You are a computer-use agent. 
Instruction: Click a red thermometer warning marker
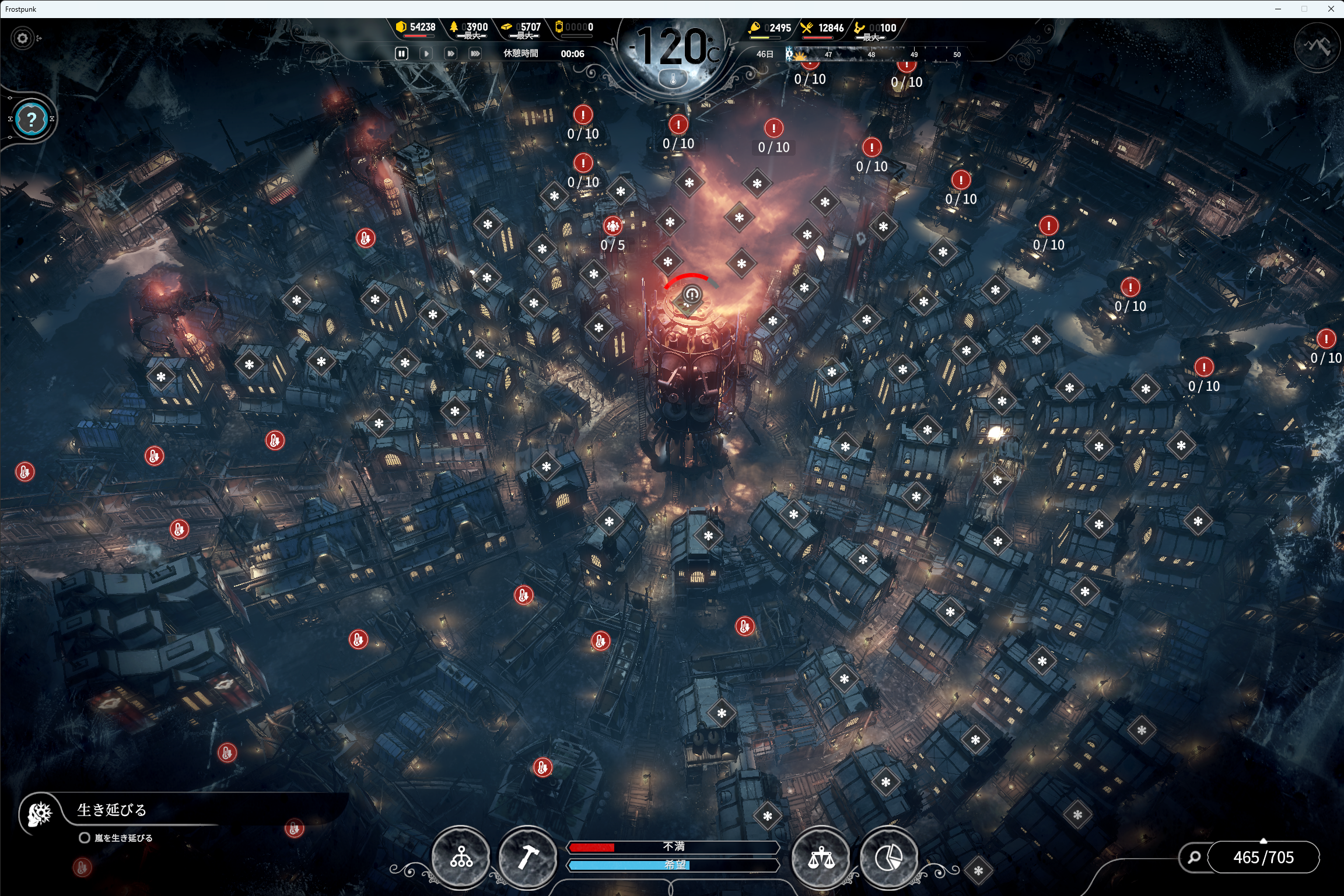366,237
